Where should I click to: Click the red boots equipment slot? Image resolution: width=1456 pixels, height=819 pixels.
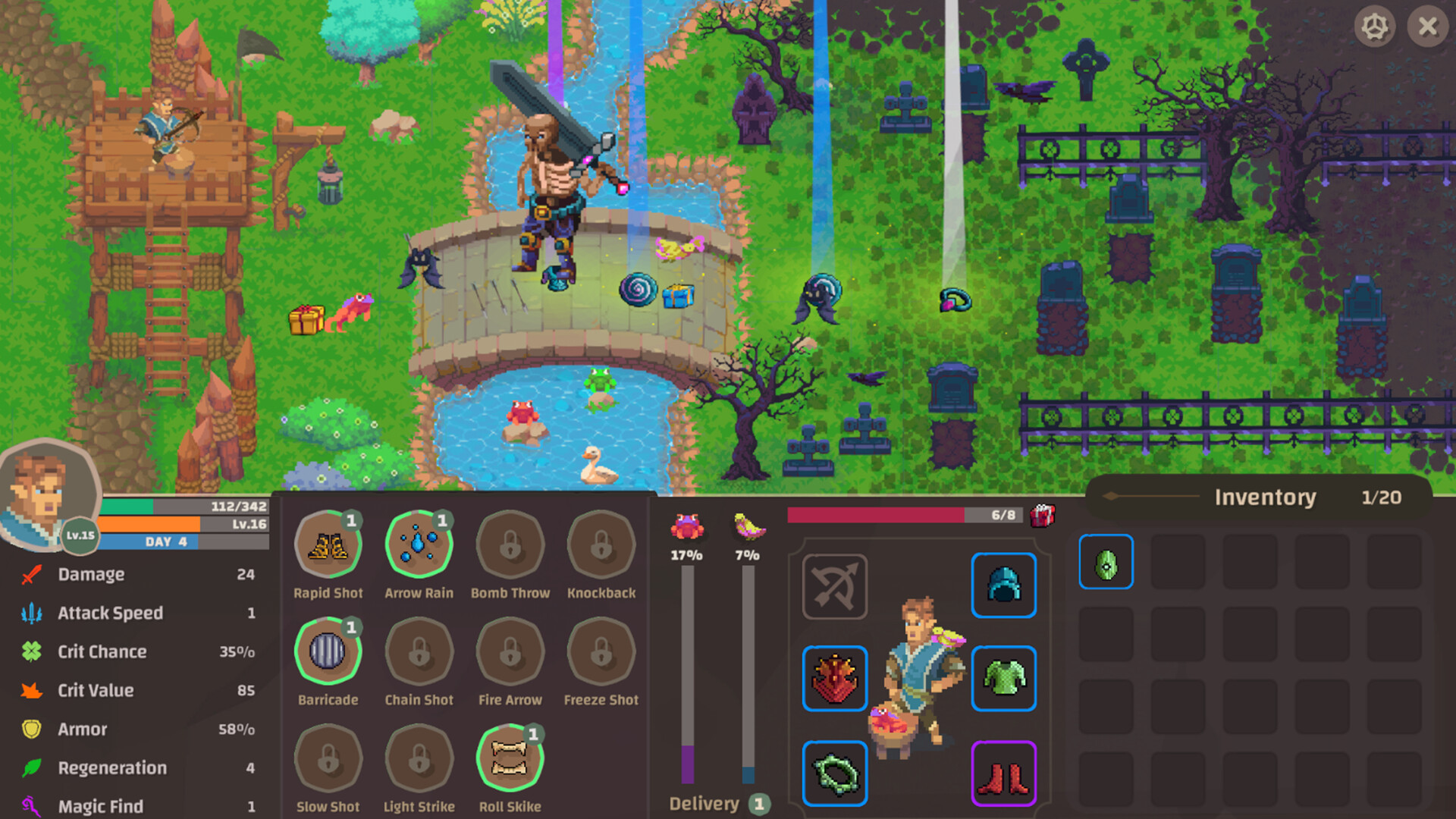click(1003, 773)
